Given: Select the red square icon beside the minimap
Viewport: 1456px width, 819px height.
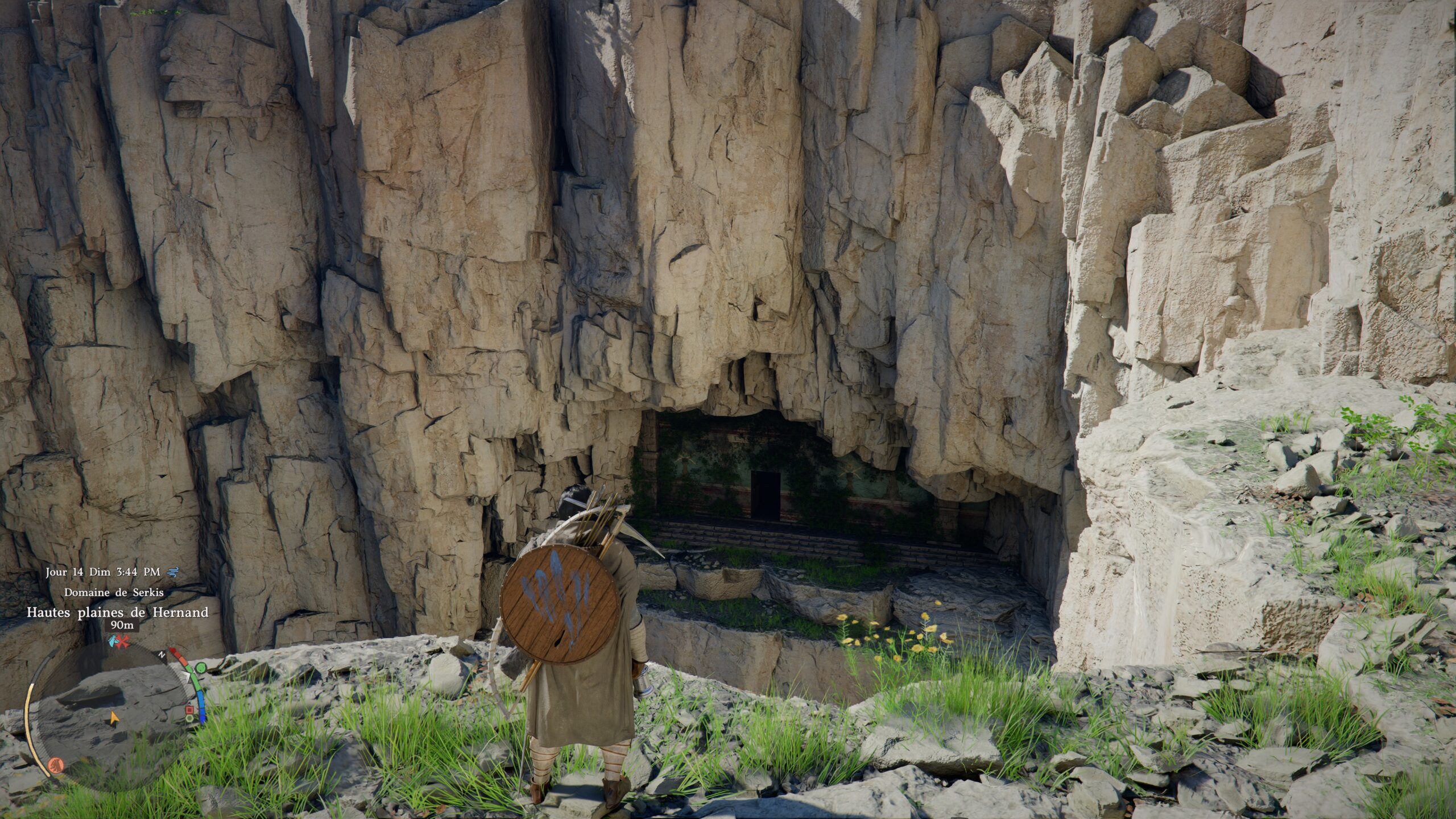Looking at the screenshot, I should [x=189, y=709].
